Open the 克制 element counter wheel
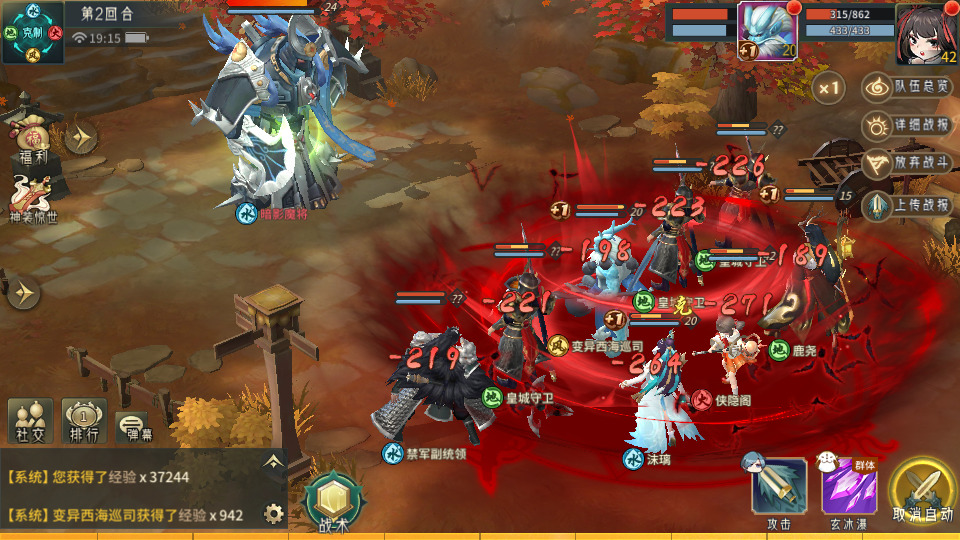This screenshot has width=960, height=540. pyautogui.click(x=33, y=32)
